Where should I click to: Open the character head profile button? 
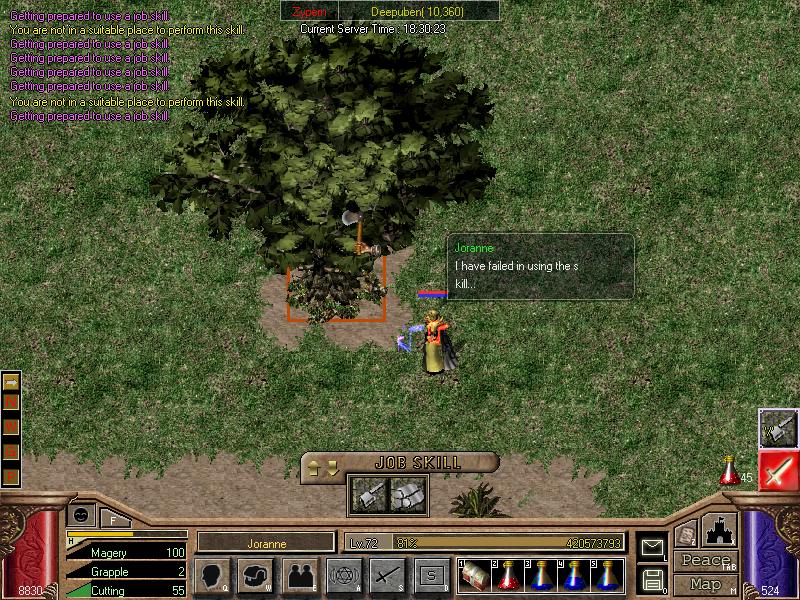click(212, 576)
